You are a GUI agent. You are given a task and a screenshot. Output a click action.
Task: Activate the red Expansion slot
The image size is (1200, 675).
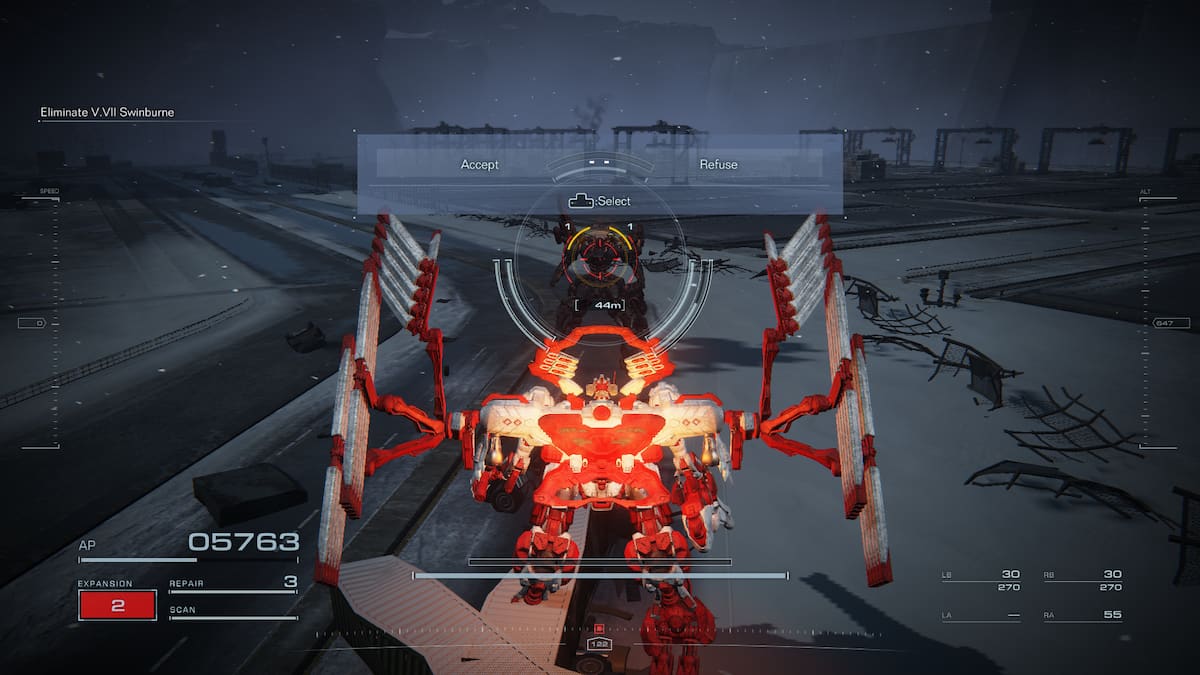coord(117,605)
